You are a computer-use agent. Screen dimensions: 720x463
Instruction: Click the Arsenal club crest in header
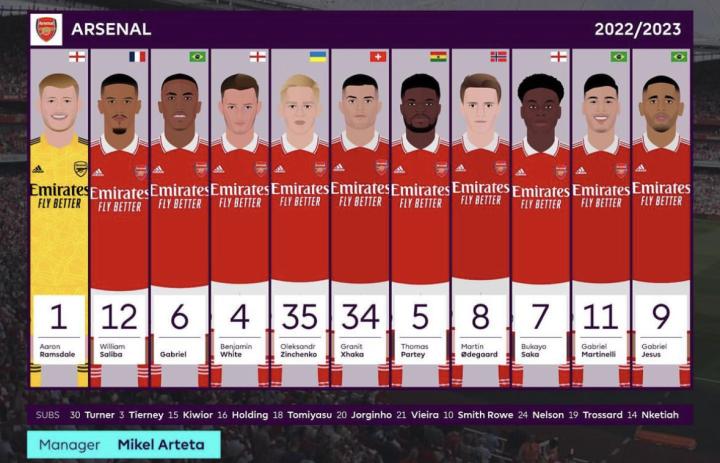[x=46, y=29]
